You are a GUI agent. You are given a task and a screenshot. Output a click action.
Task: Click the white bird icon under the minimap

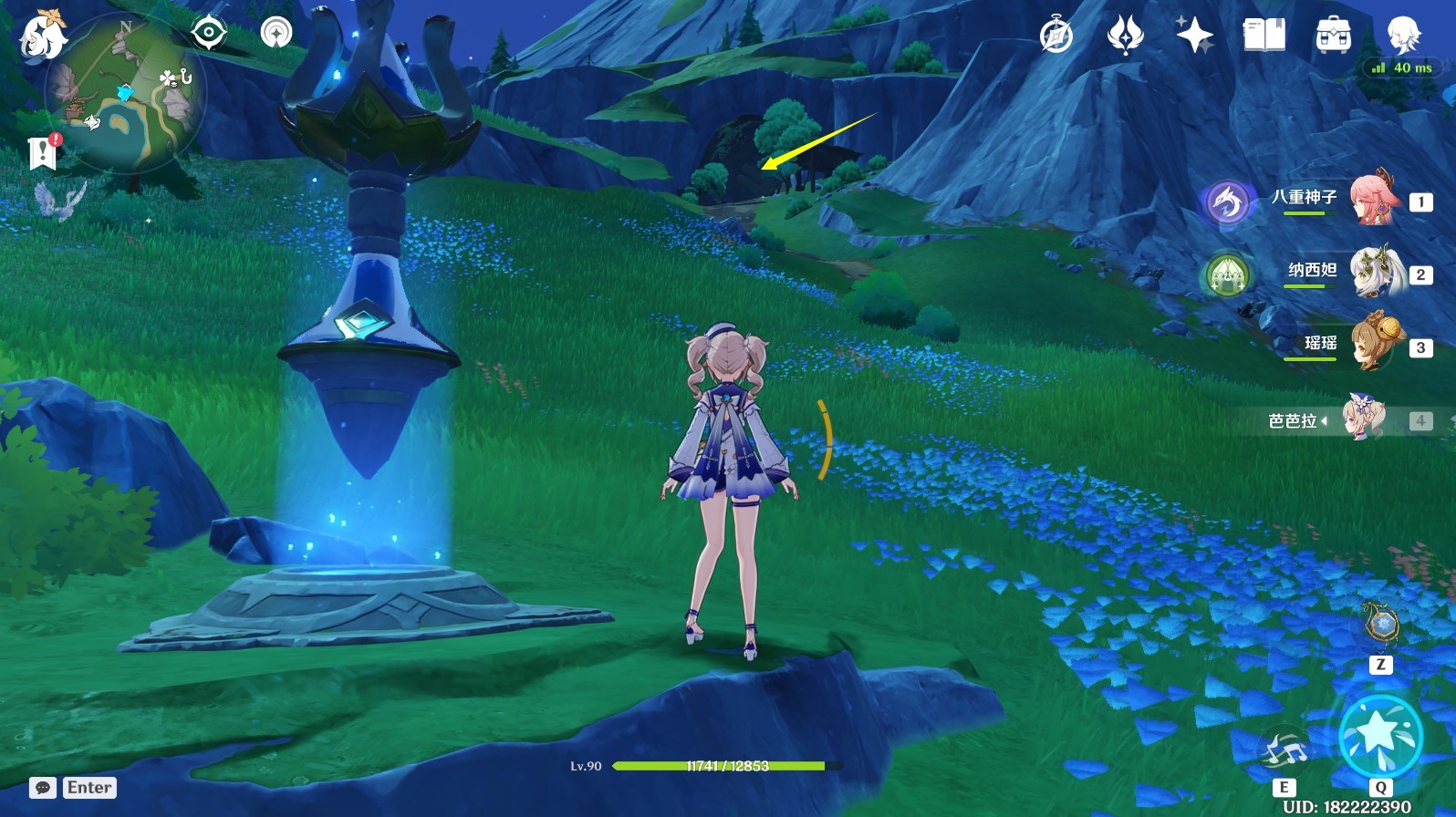[x=60, y=201]
